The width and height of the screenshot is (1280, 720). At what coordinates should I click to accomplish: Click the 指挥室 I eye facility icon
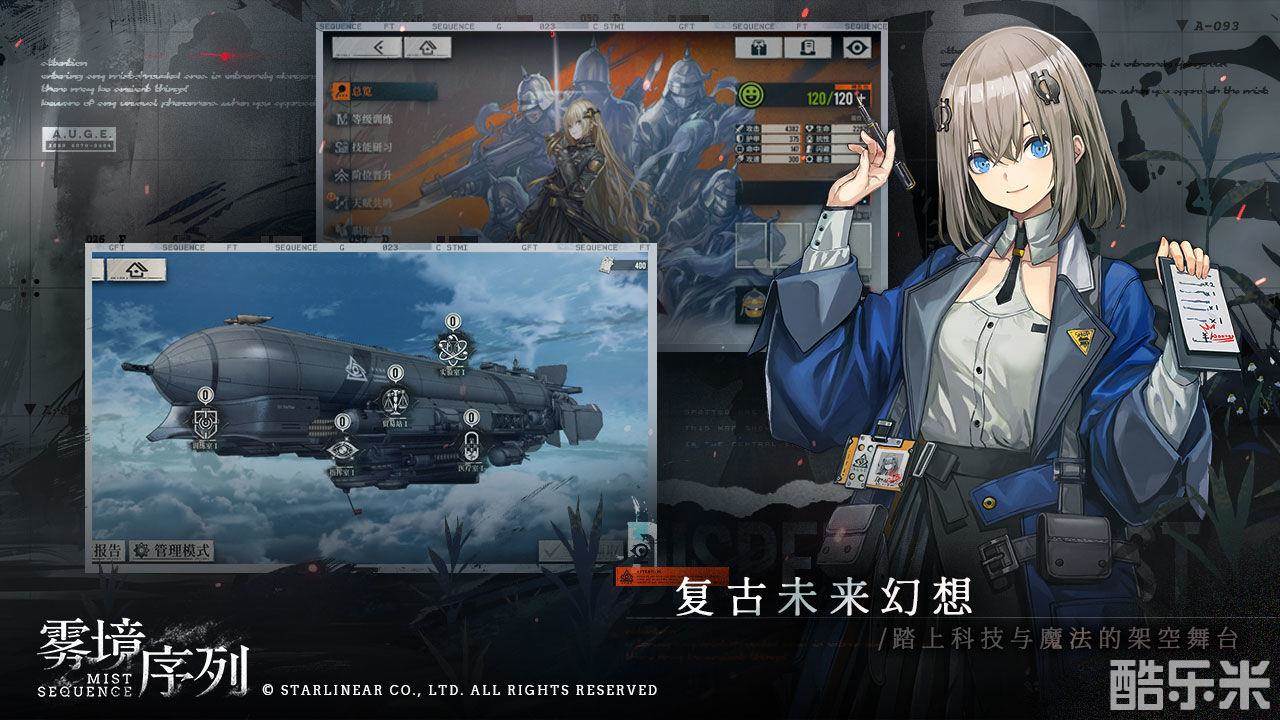(343, 450)
